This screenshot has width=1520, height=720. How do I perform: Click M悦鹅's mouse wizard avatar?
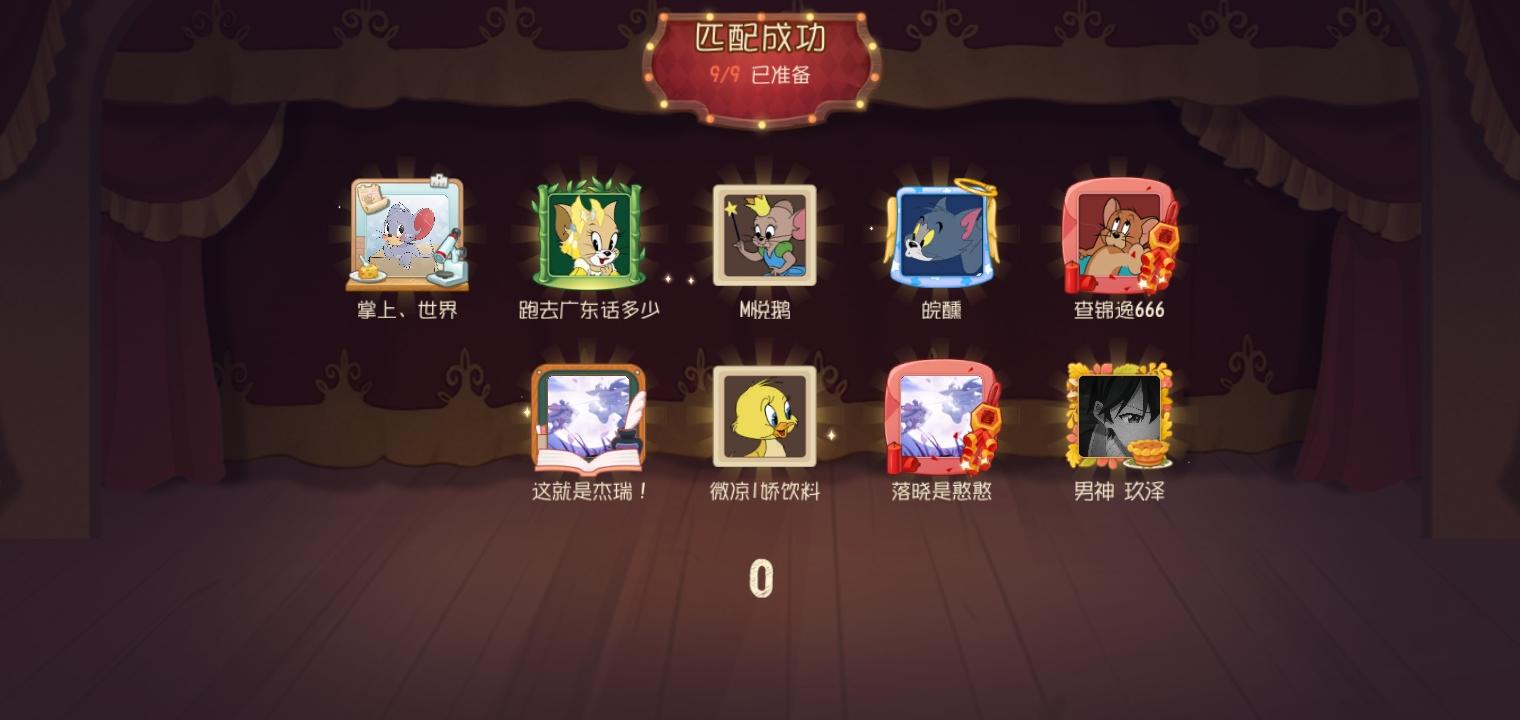point(763,234)
